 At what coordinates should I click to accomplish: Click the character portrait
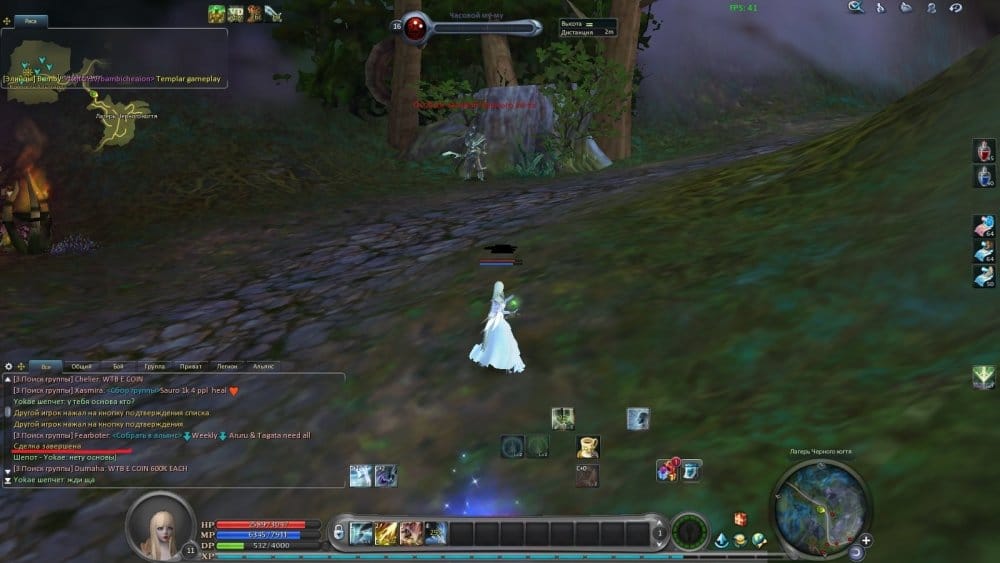click(159, 525)
